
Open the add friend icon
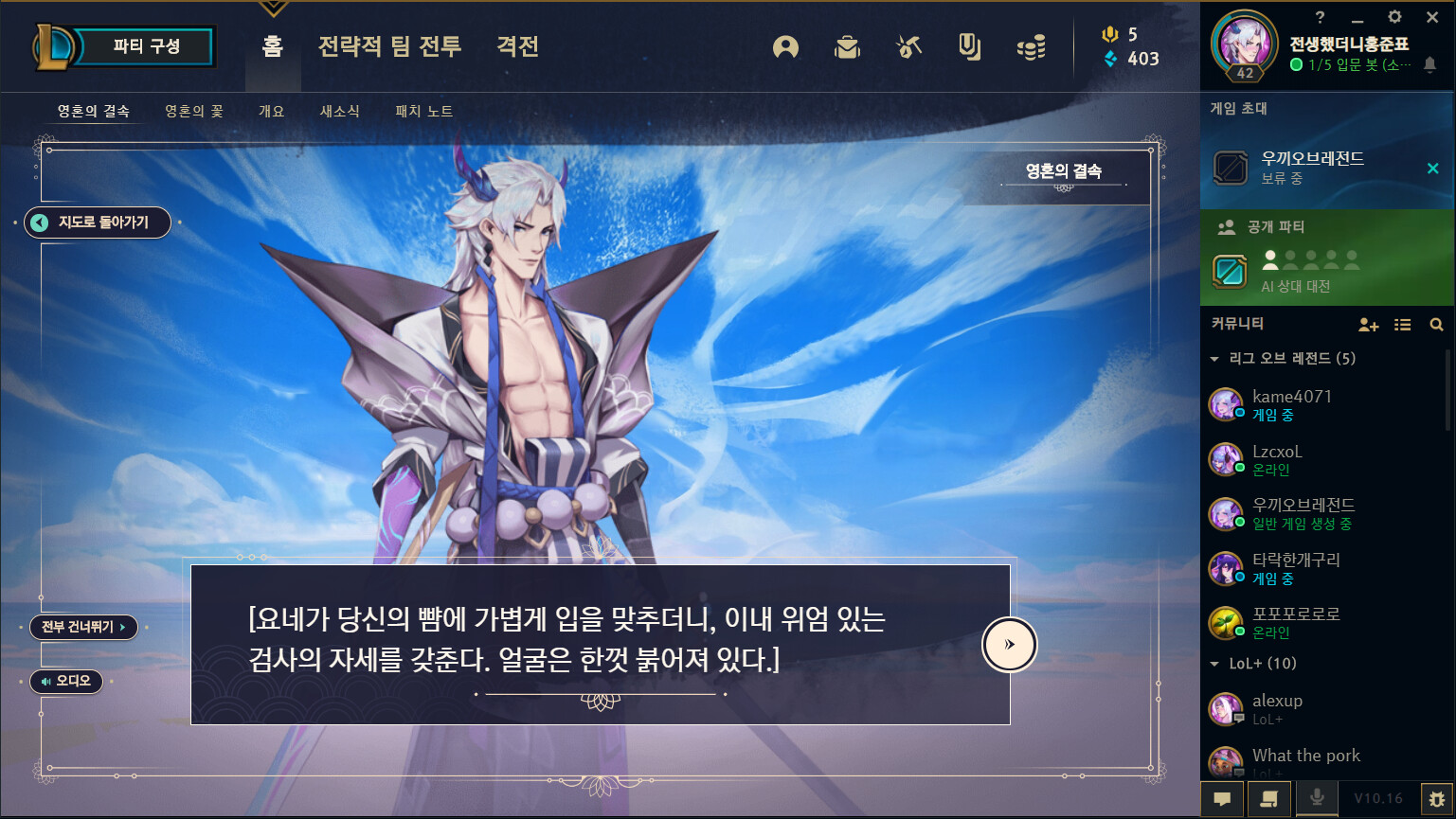coord(1368,324)
